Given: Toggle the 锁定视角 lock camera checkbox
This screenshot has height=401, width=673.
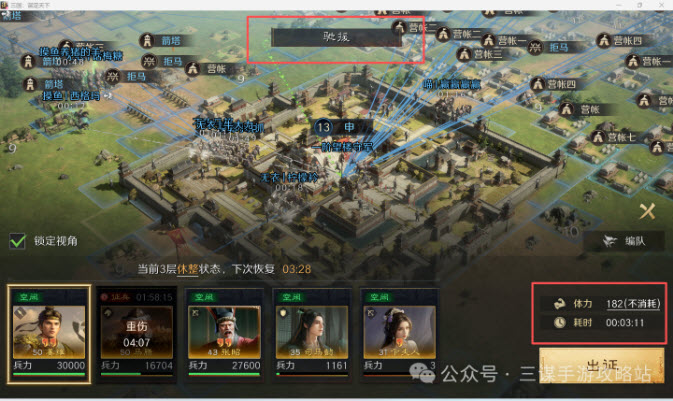Looking at the screenshot, I should 17,240.
